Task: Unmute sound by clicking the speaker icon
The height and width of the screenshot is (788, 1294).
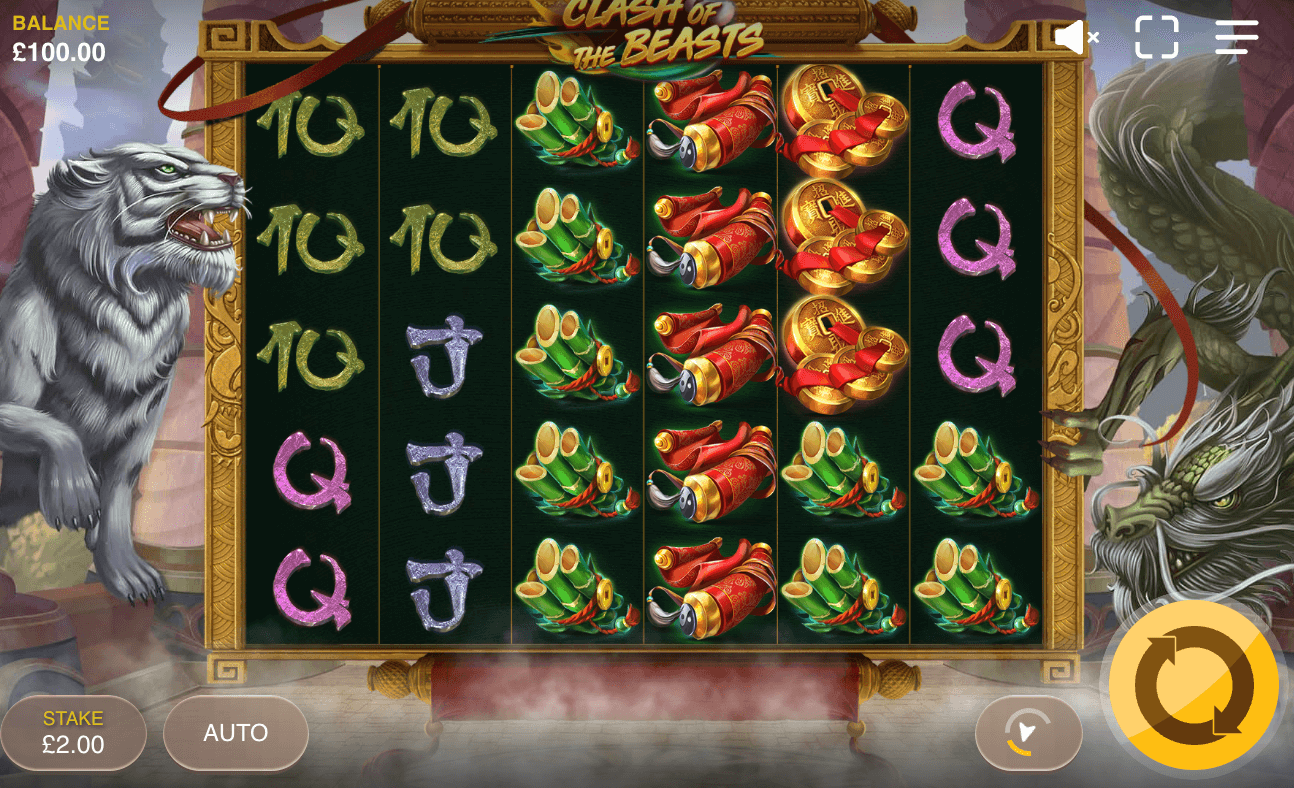Action: (x=1072, y=36)
